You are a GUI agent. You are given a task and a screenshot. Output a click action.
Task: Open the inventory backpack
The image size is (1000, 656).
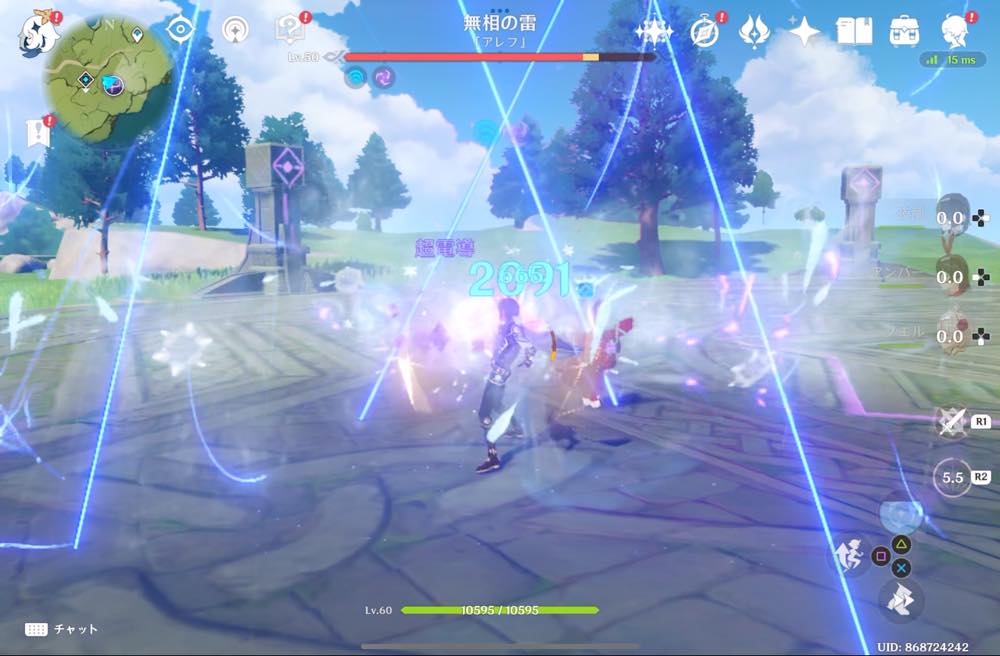click(904, 32)
